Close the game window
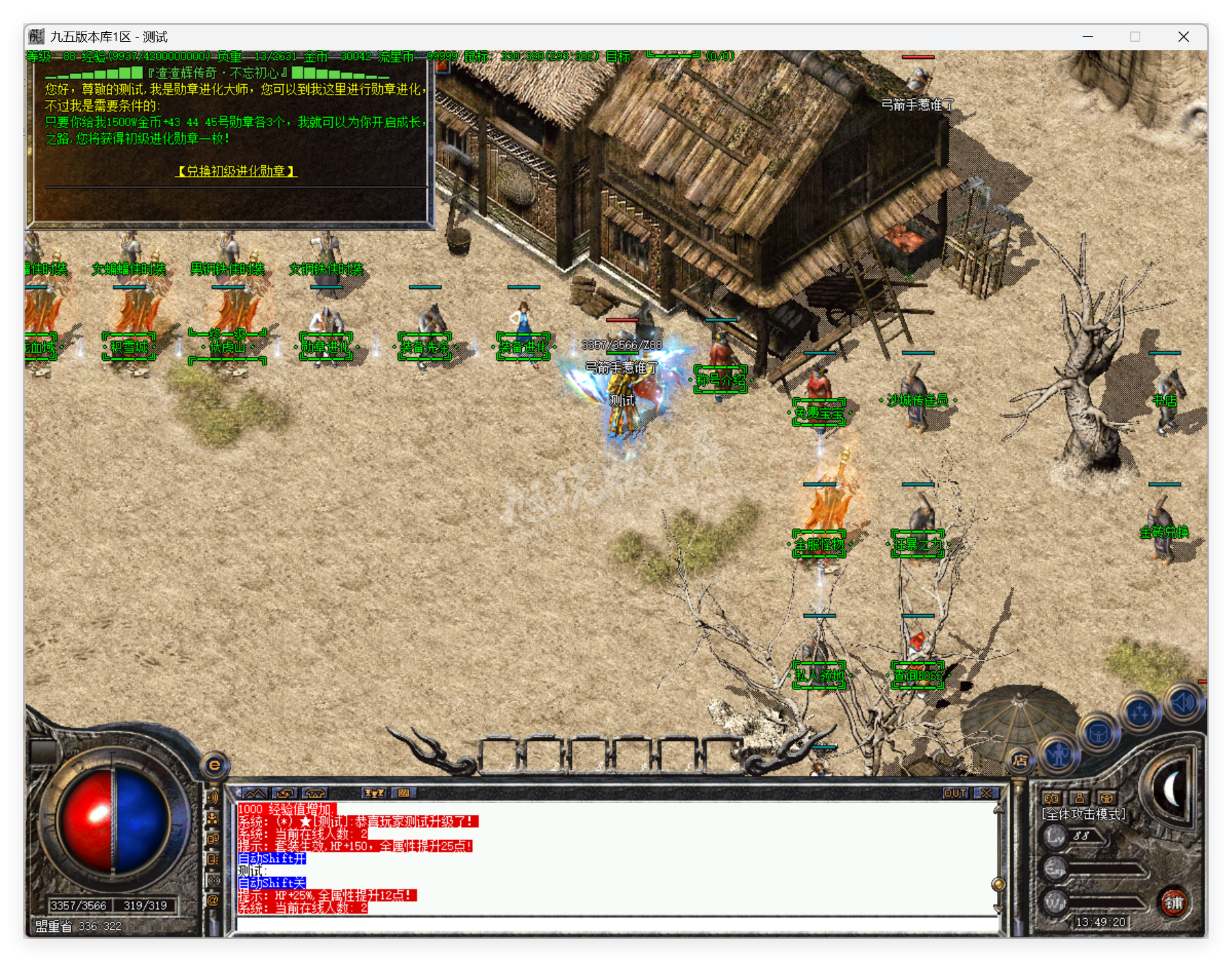 coord(1183,37)
